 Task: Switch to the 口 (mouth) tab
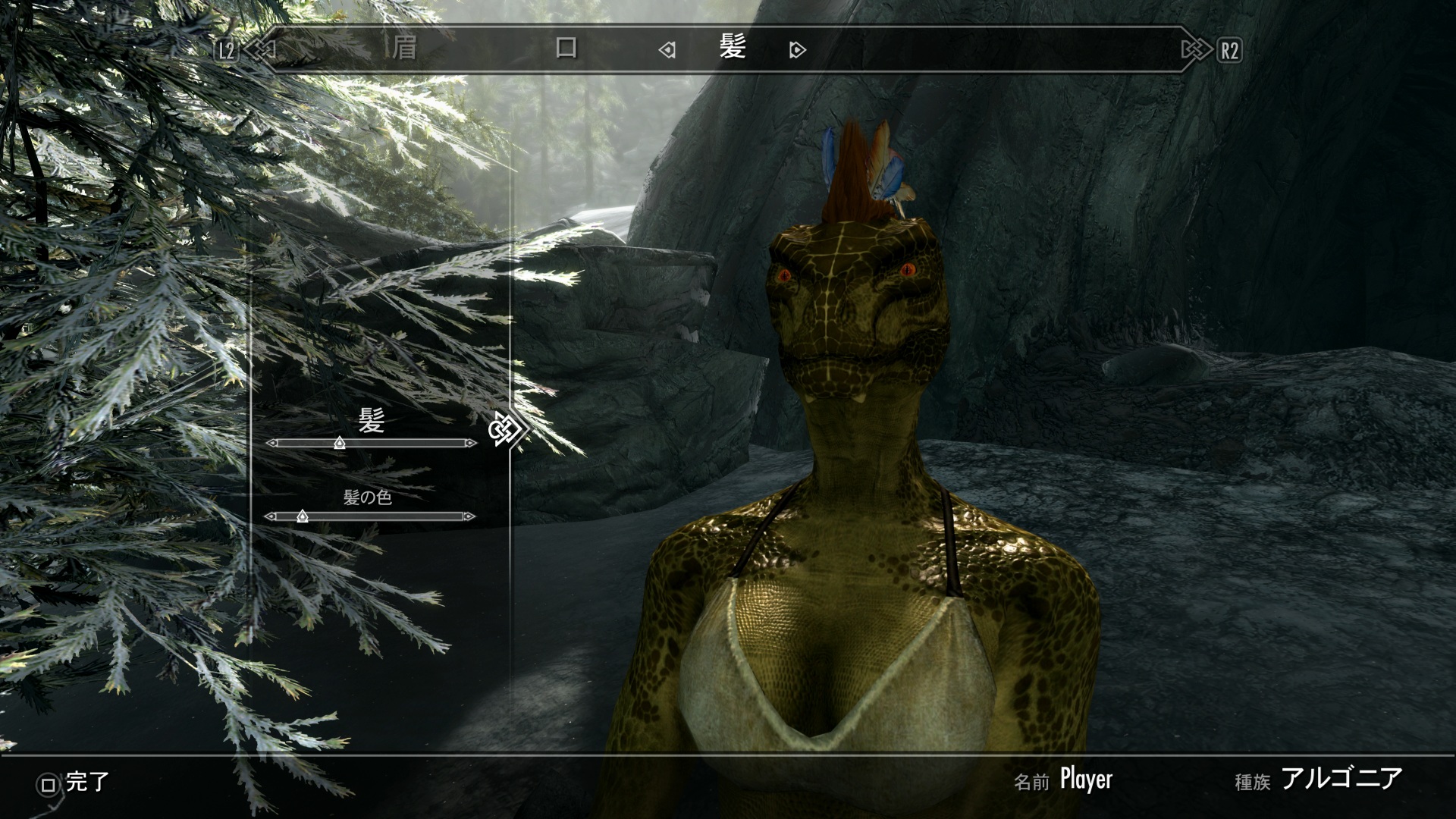point(566,49)
